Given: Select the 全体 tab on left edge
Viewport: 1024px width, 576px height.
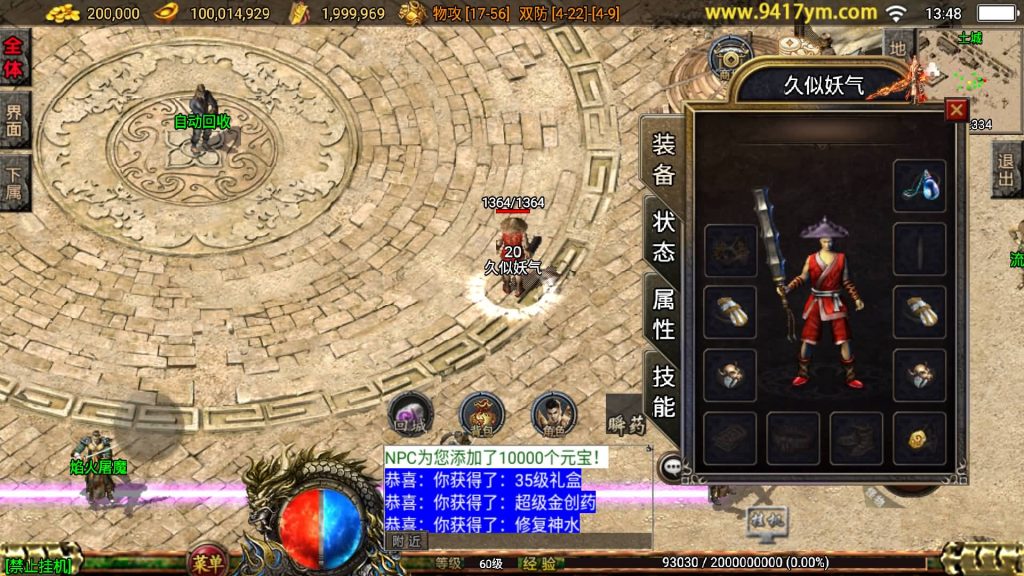Looking at the screenshot, I should point(14,57).
